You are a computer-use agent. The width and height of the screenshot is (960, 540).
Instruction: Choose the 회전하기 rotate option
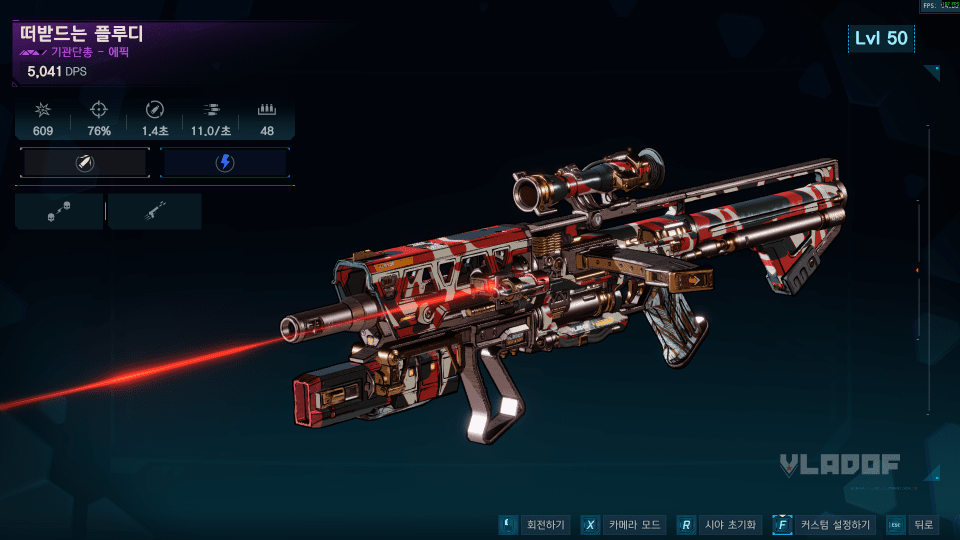click(x=535, y=525)
